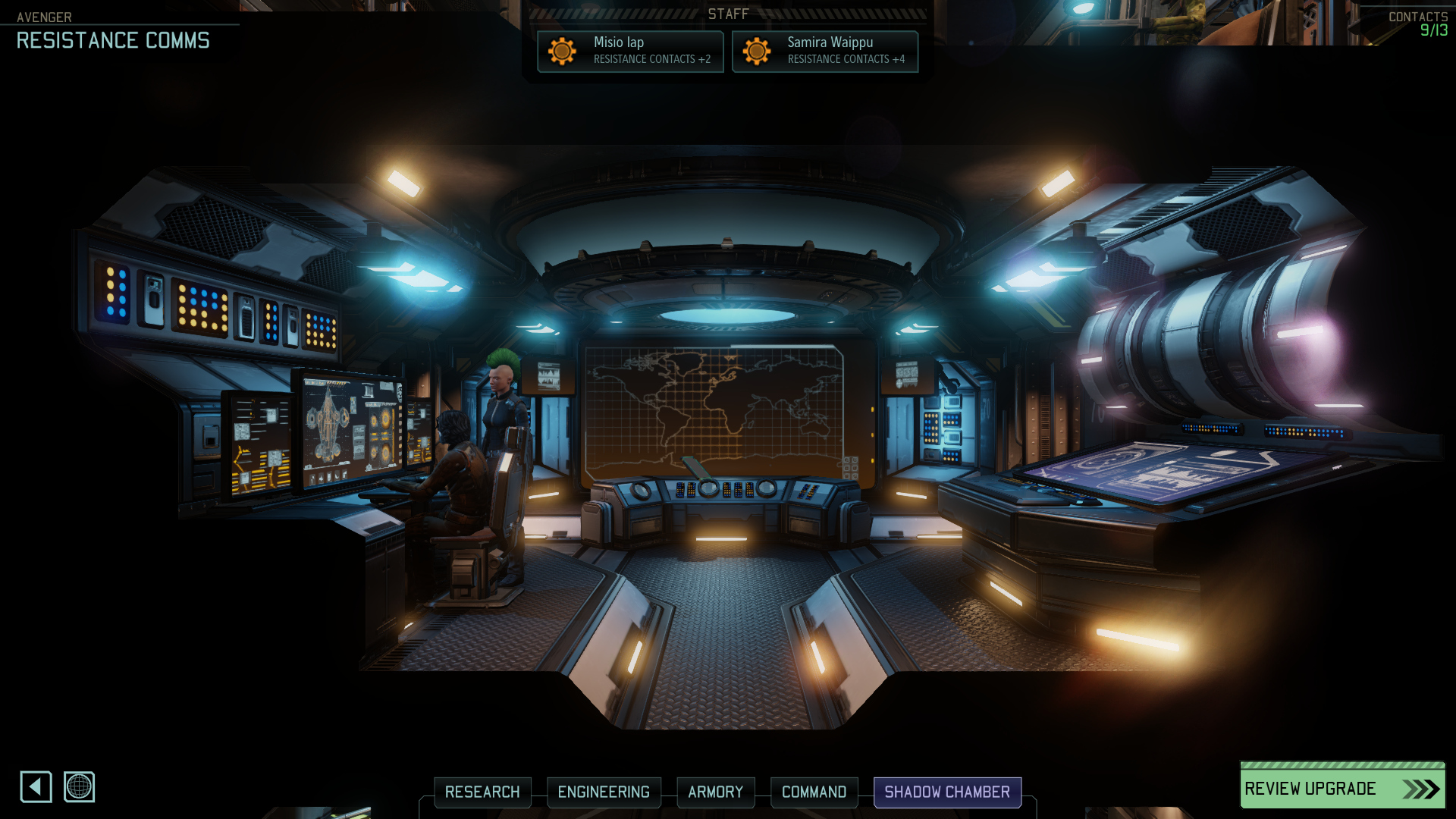The height and width of the screenshot is (819, 1456).
Task: Open the Geoscape globe view
Action: [79, 786]
